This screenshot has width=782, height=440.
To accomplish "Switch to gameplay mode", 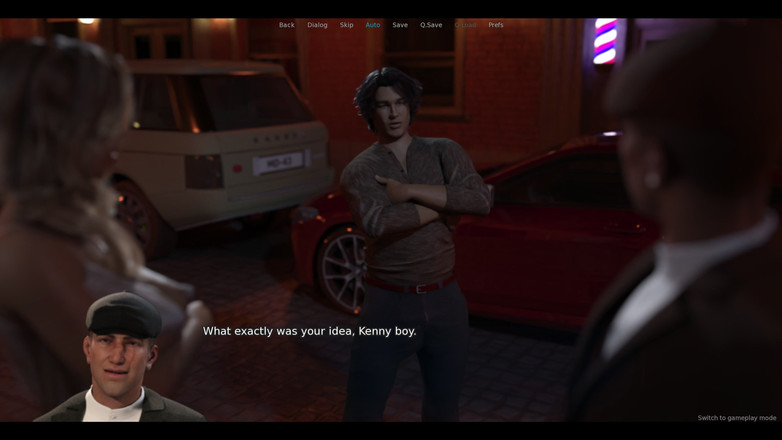I will point(736,418).
